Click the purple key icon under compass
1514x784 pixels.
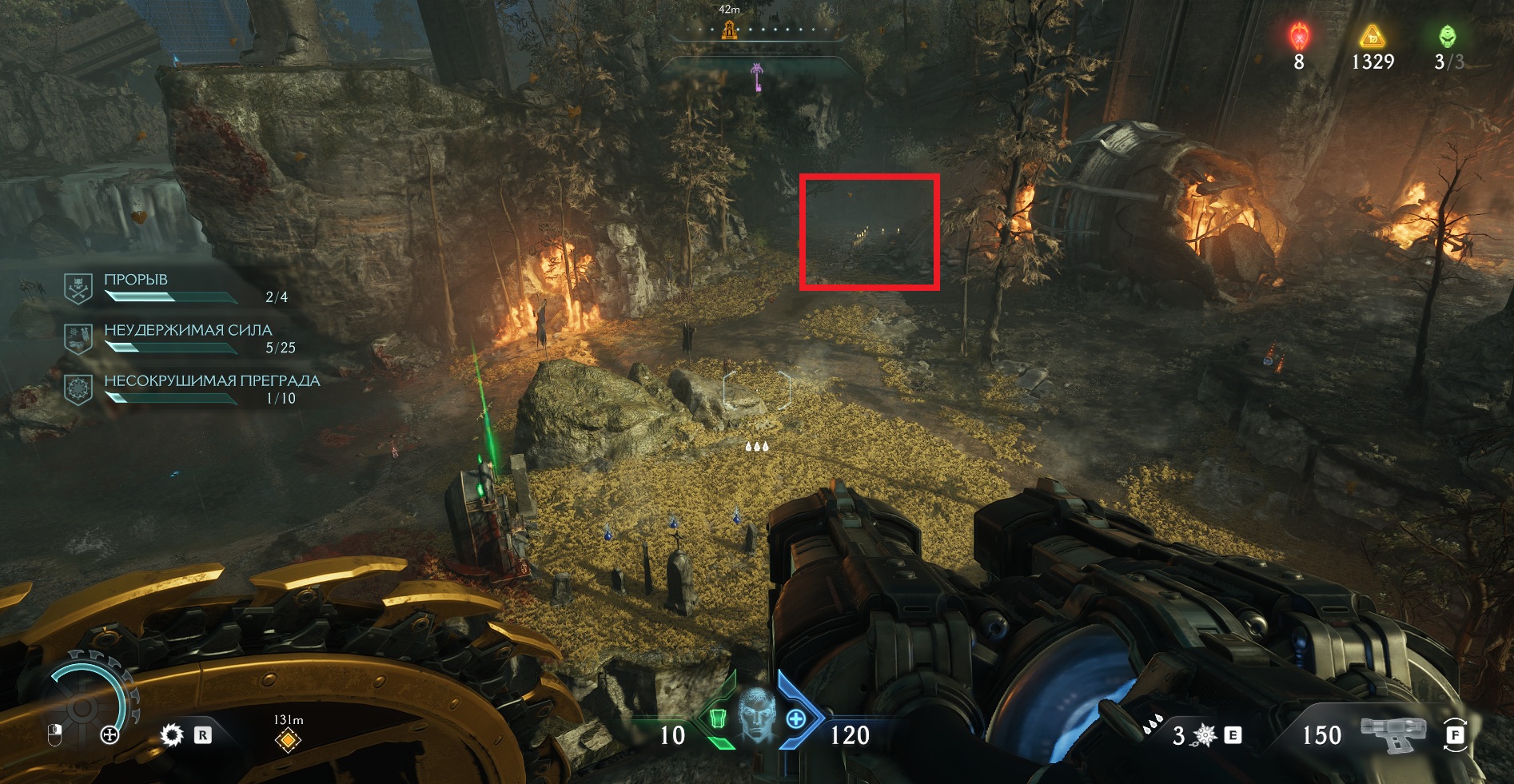757,78
